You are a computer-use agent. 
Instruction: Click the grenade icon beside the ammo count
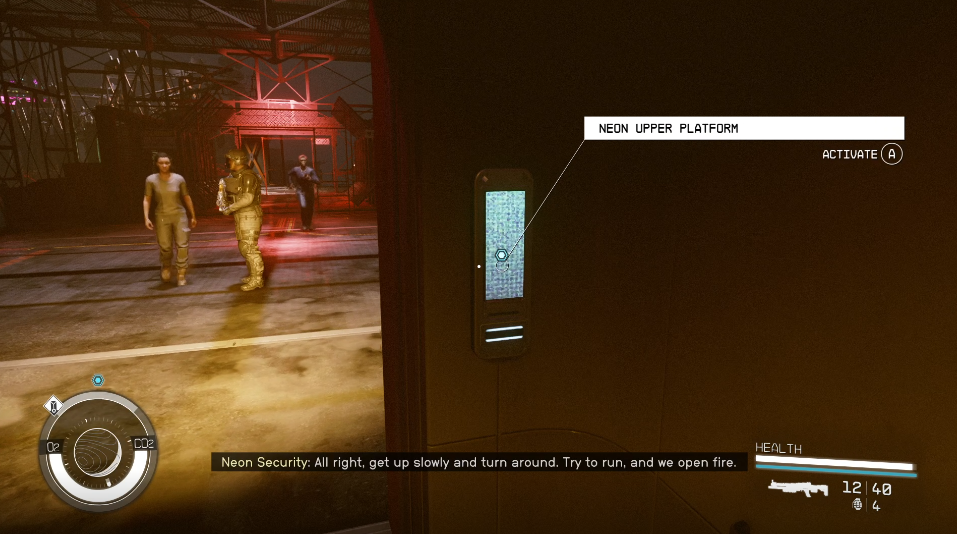(x=857, y=505)
